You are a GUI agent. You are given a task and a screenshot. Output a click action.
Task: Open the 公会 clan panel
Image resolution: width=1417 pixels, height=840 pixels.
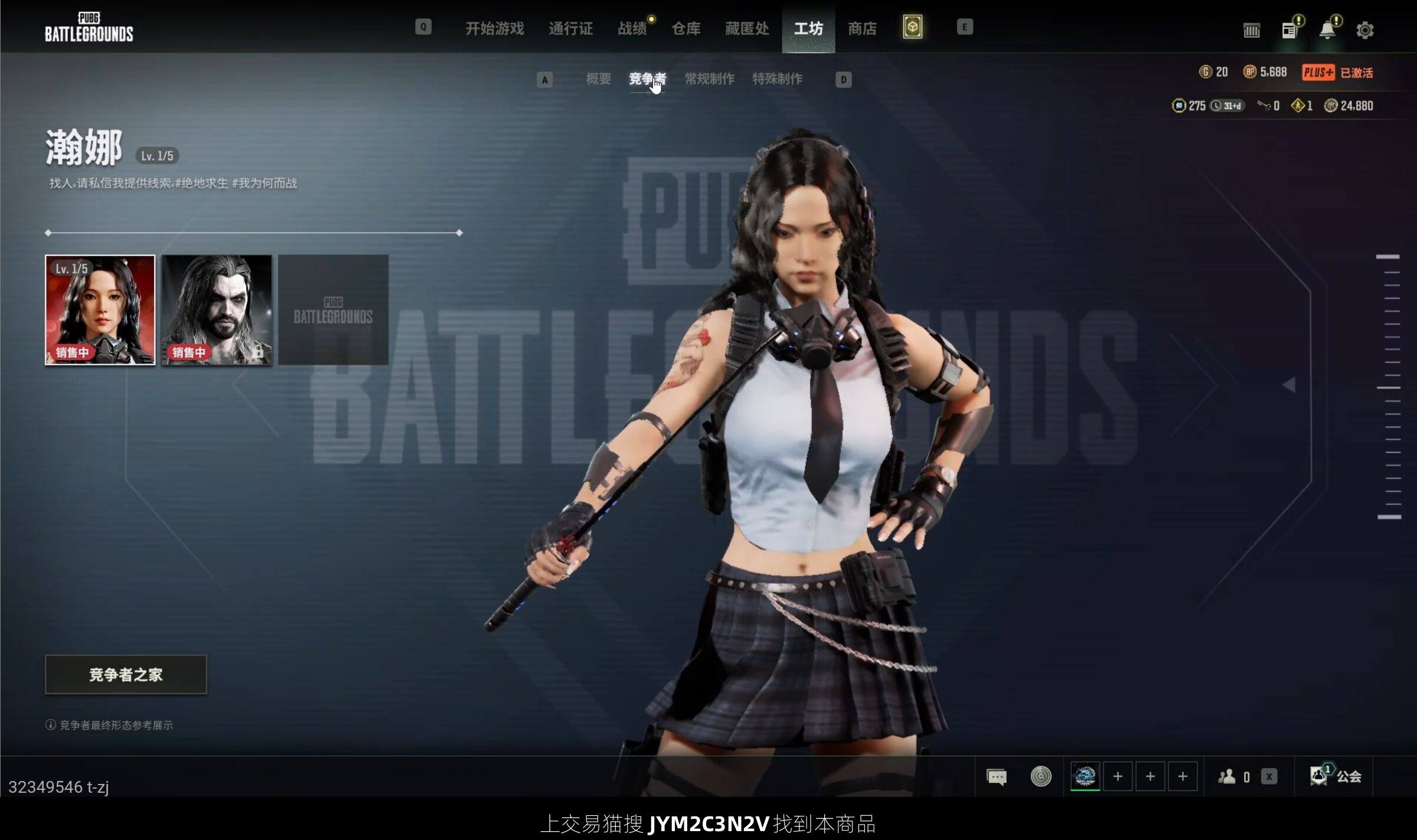click(x=1336, y=777)
